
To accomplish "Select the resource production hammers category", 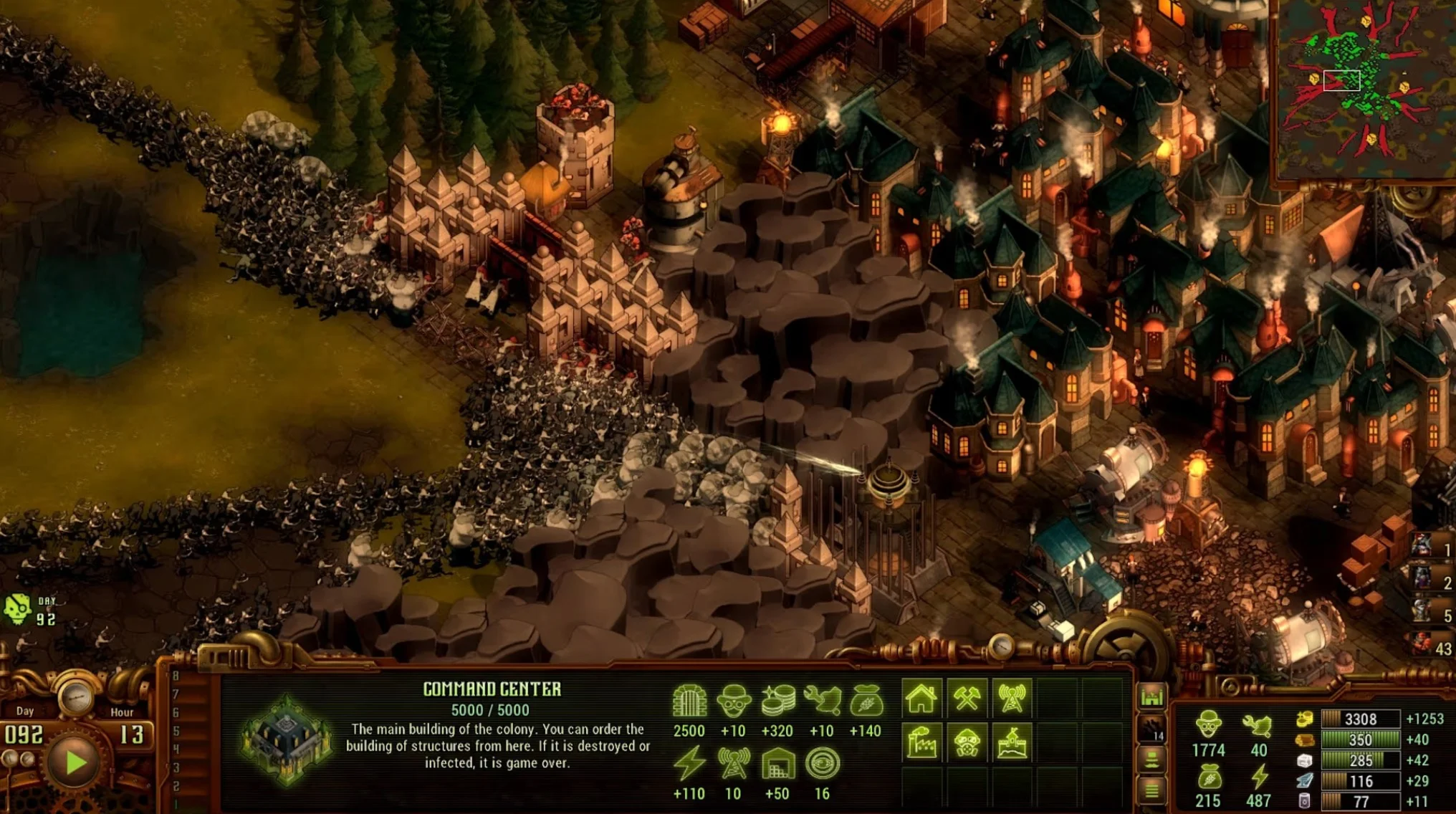I will (x=969, y=699).
